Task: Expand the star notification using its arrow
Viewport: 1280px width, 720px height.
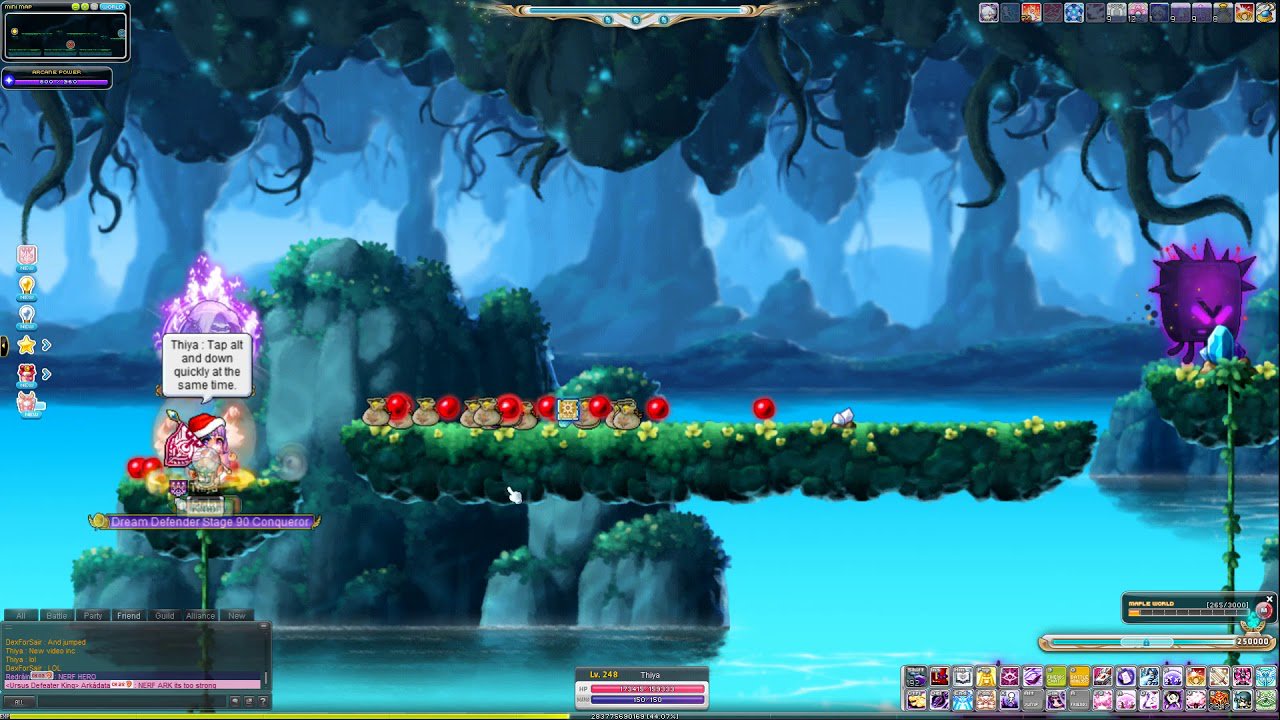Action: click(x=45, y=344)
